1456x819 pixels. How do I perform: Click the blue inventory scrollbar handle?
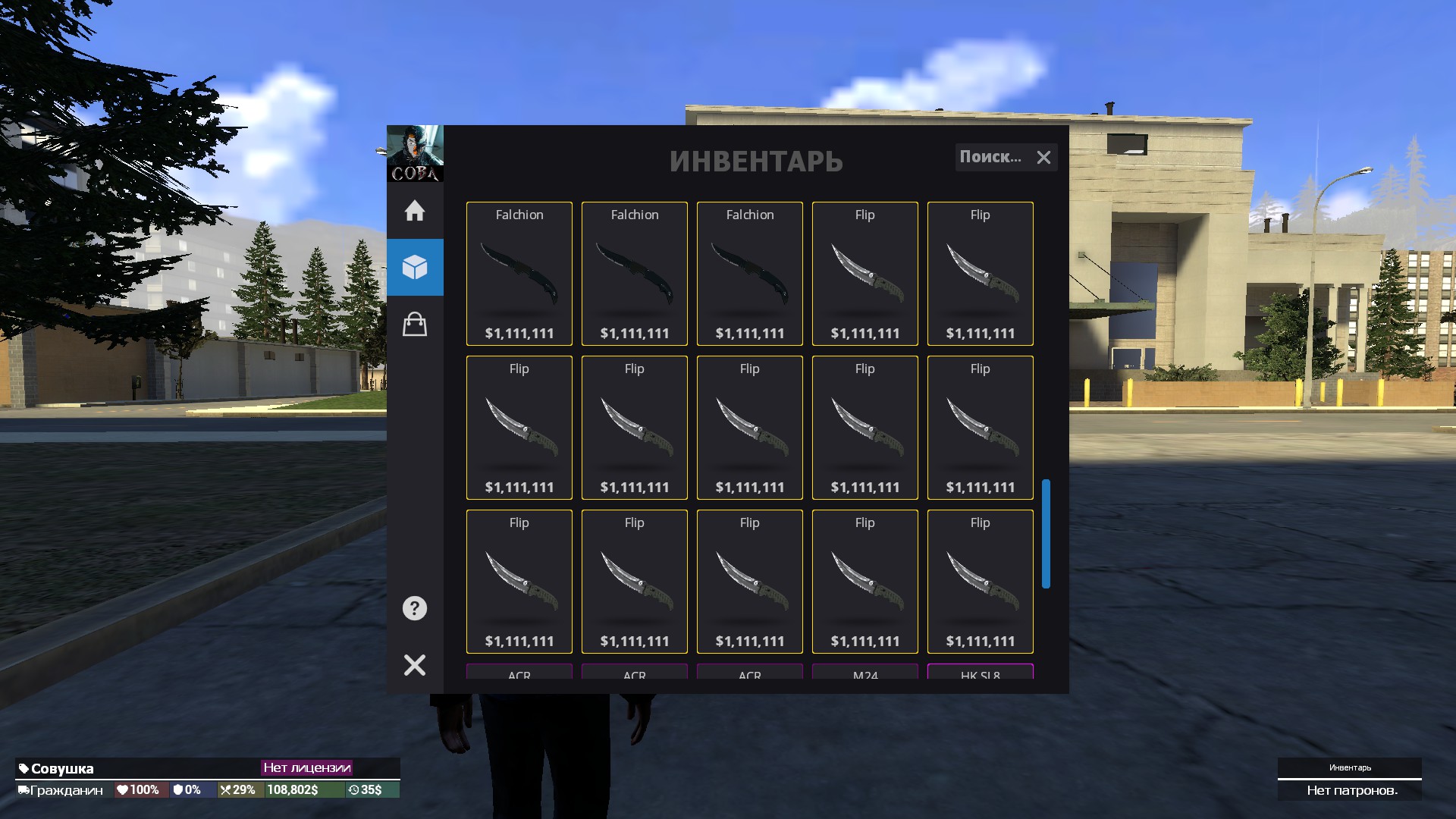tap(1046, 533)
